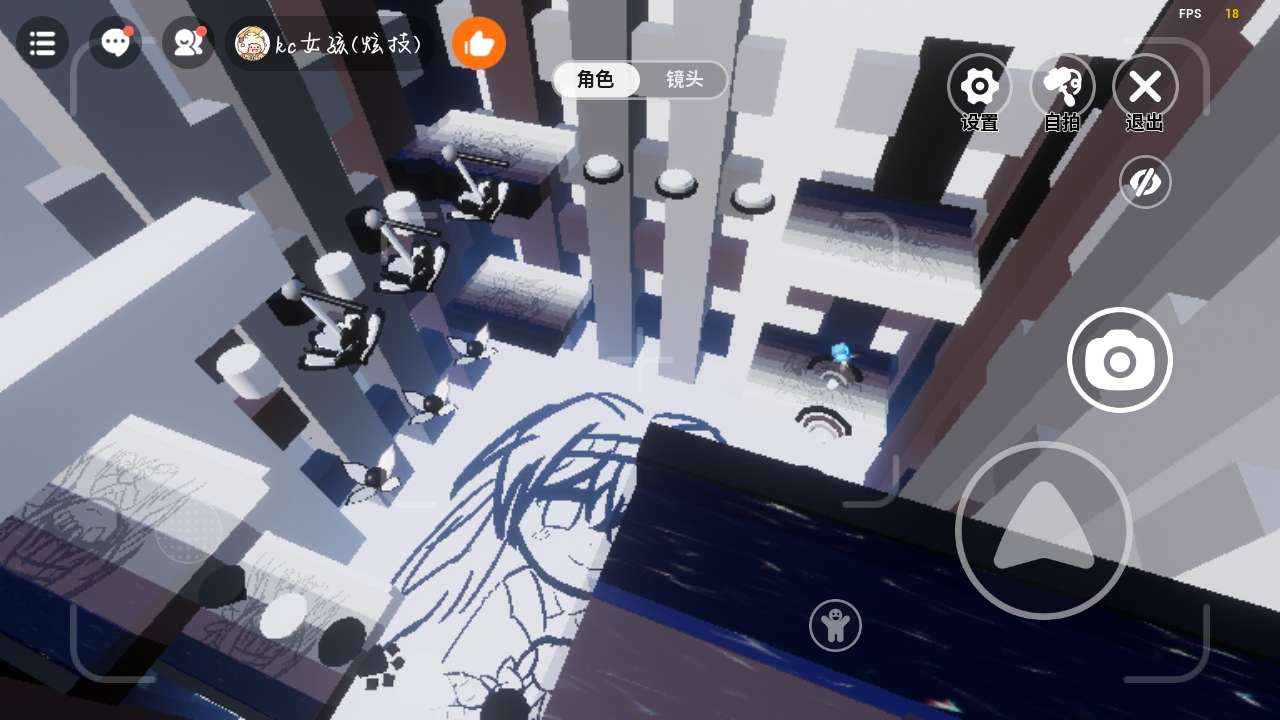Activate the 自拍 selfie mode

1061,88
